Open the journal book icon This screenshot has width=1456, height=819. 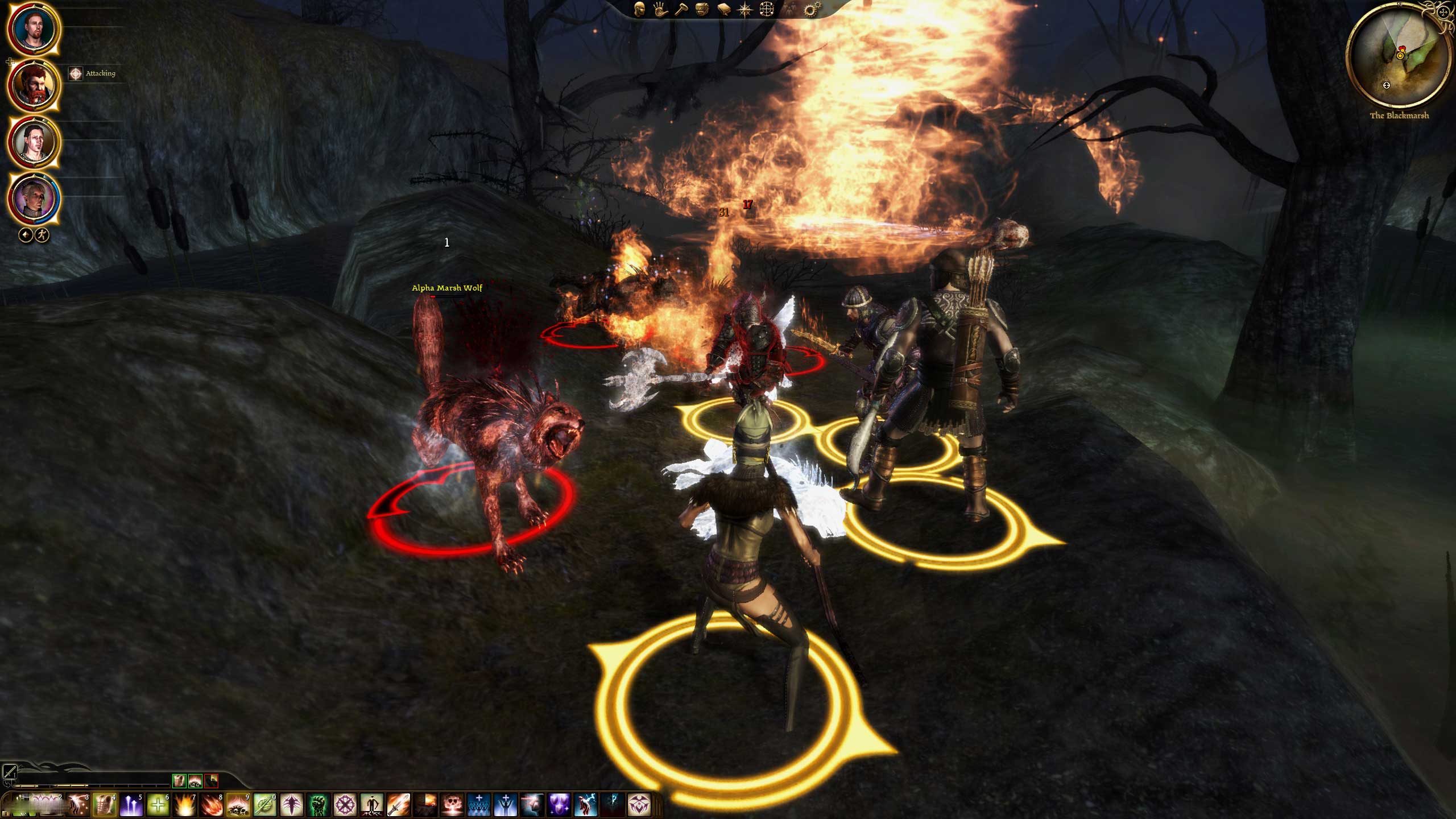[723, 10]
